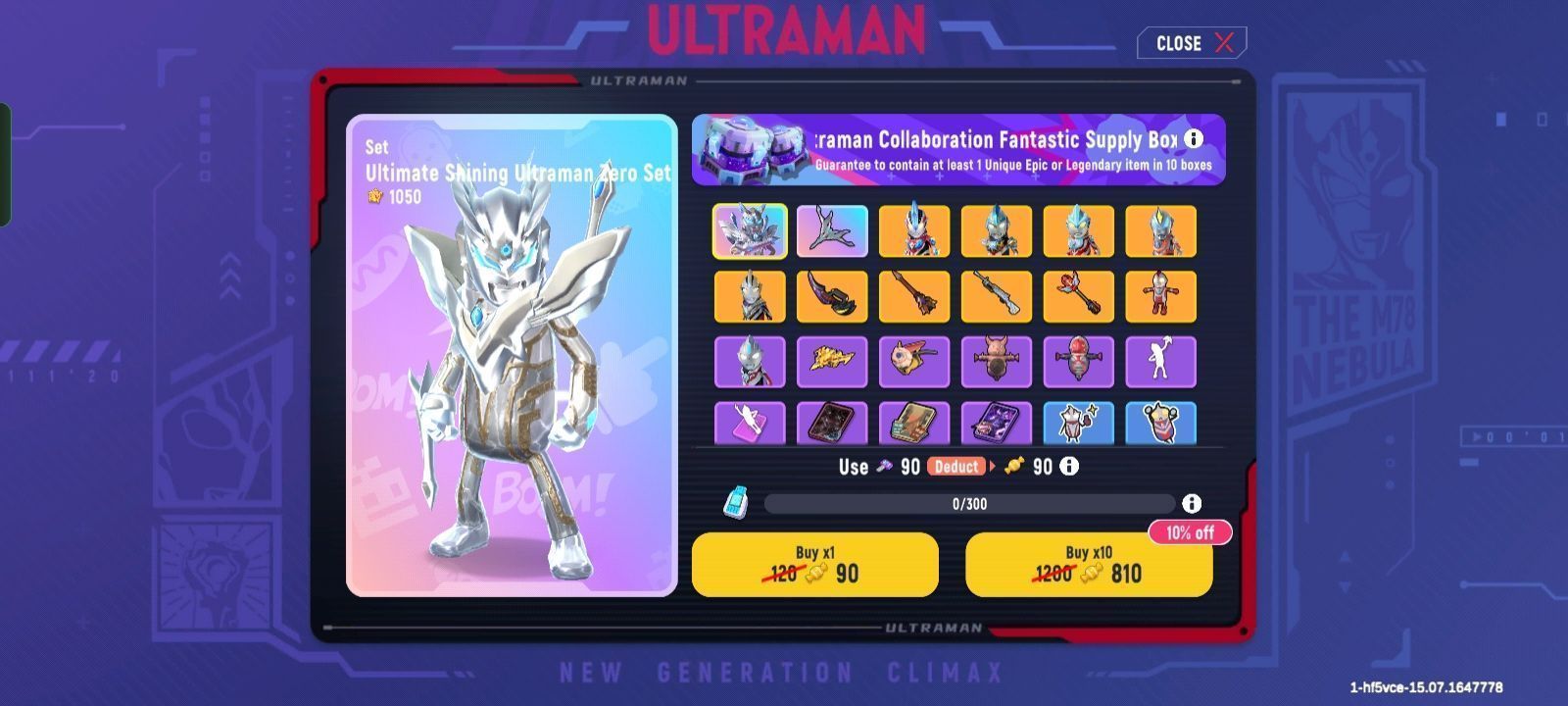
Task: Show info for the Collaboration Fantastic Supply Box
Action: point(1194,139)
